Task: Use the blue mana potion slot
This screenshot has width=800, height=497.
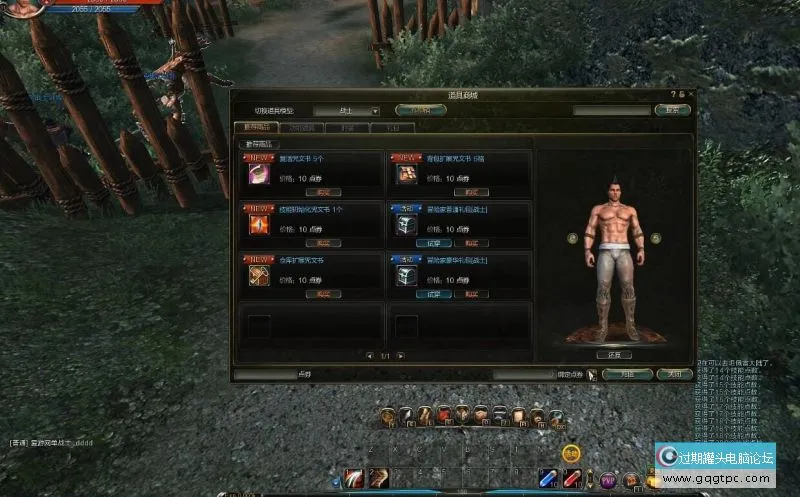Action: tap(549, 478)
